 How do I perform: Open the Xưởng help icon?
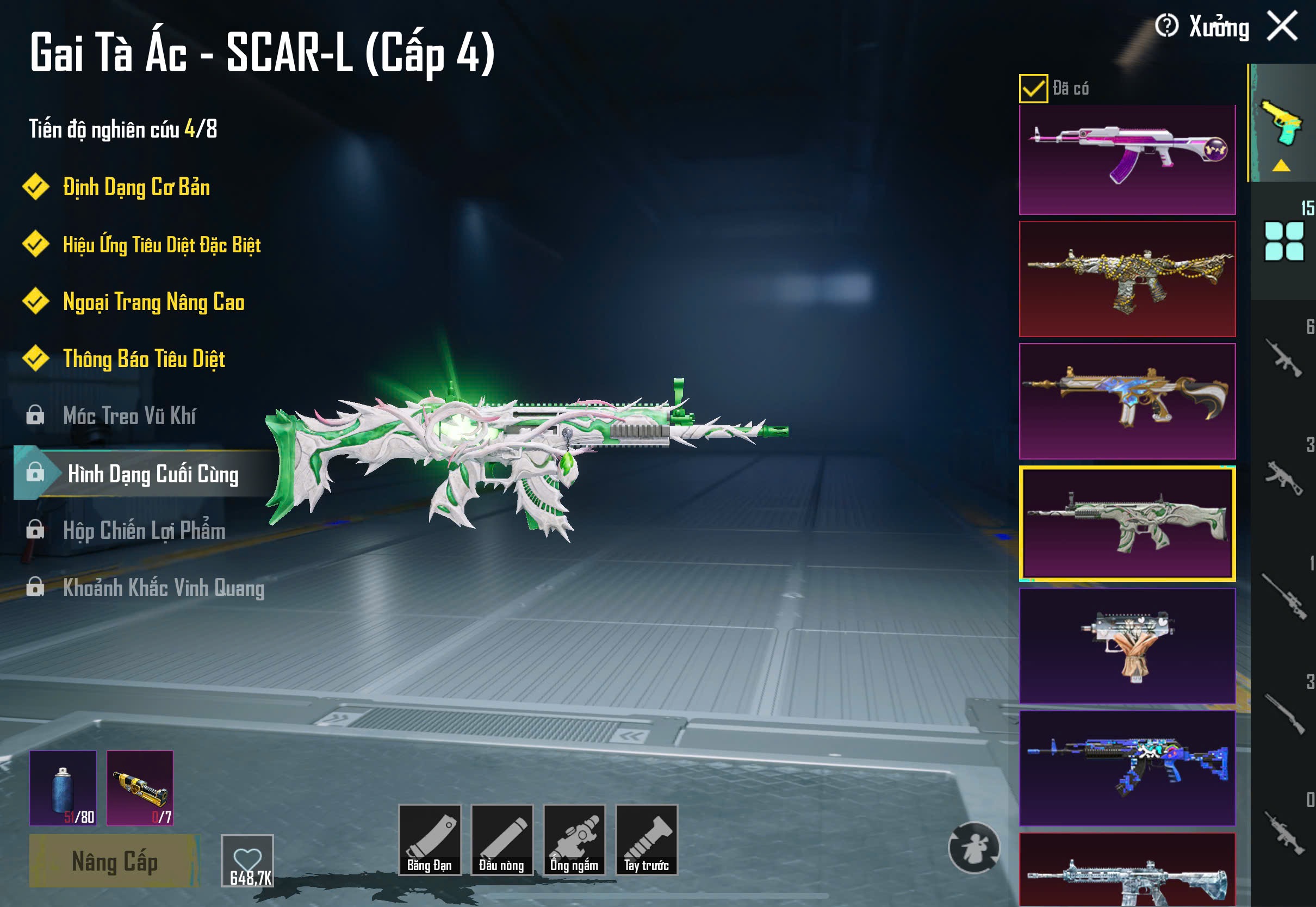(x=1166, y=26)
